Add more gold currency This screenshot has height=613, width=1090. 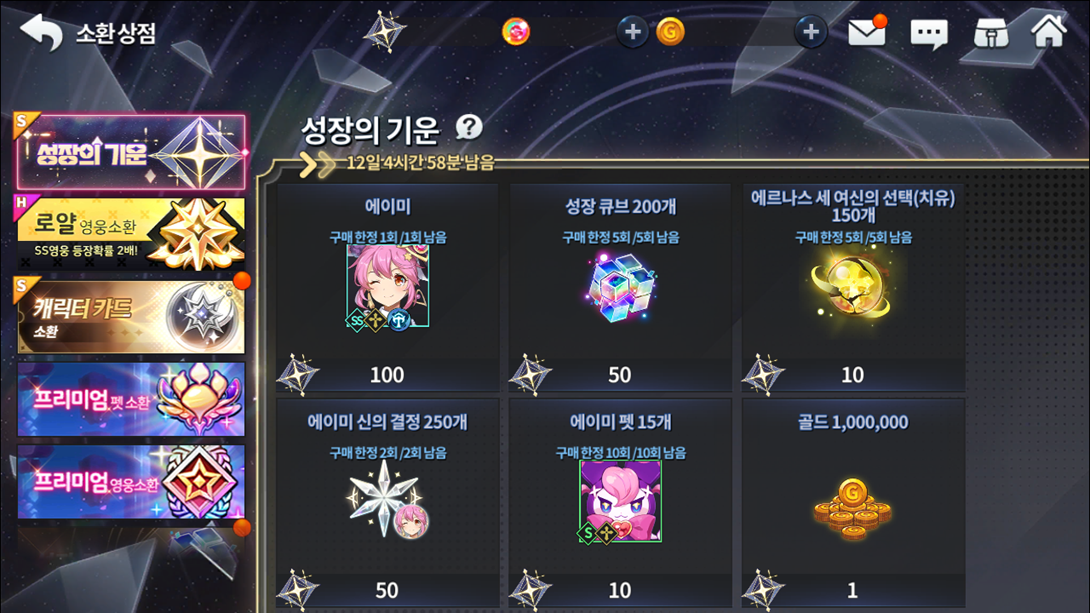810,32
